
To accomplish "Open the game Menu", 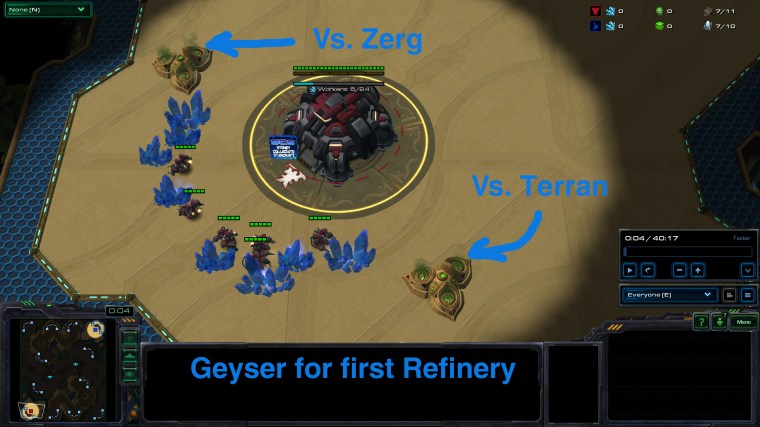I will [x=741, y=322].
